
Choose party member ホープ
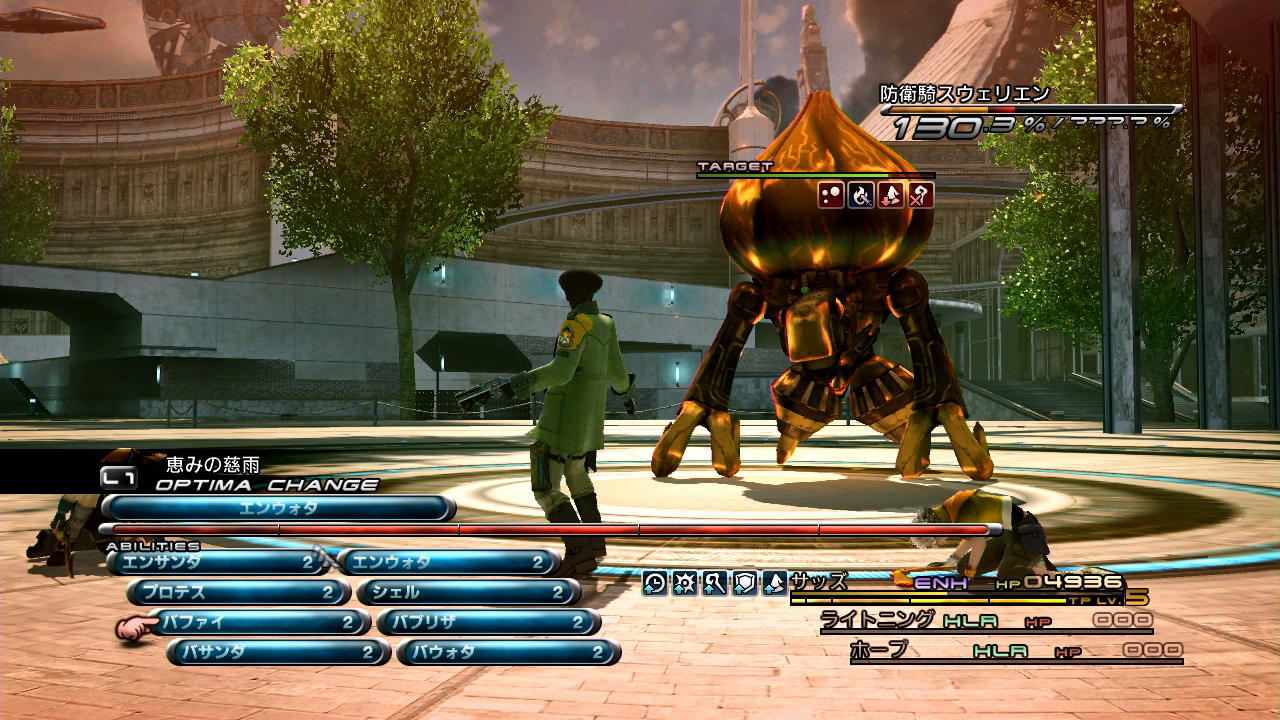(879, 650)
